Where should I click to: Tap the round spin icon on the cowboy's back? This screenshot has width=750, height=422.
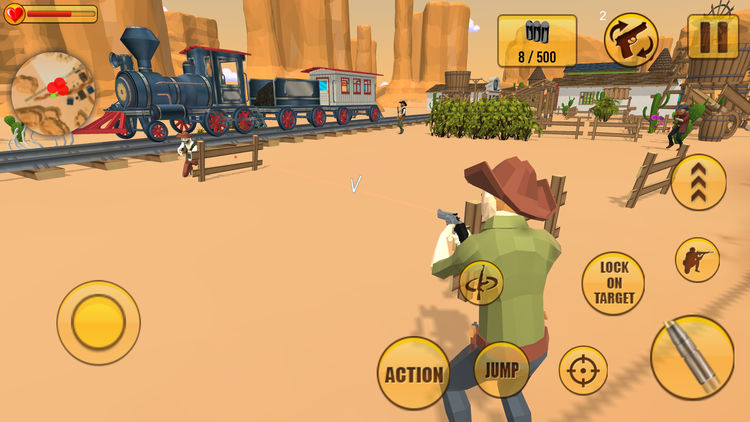[480, 282]
